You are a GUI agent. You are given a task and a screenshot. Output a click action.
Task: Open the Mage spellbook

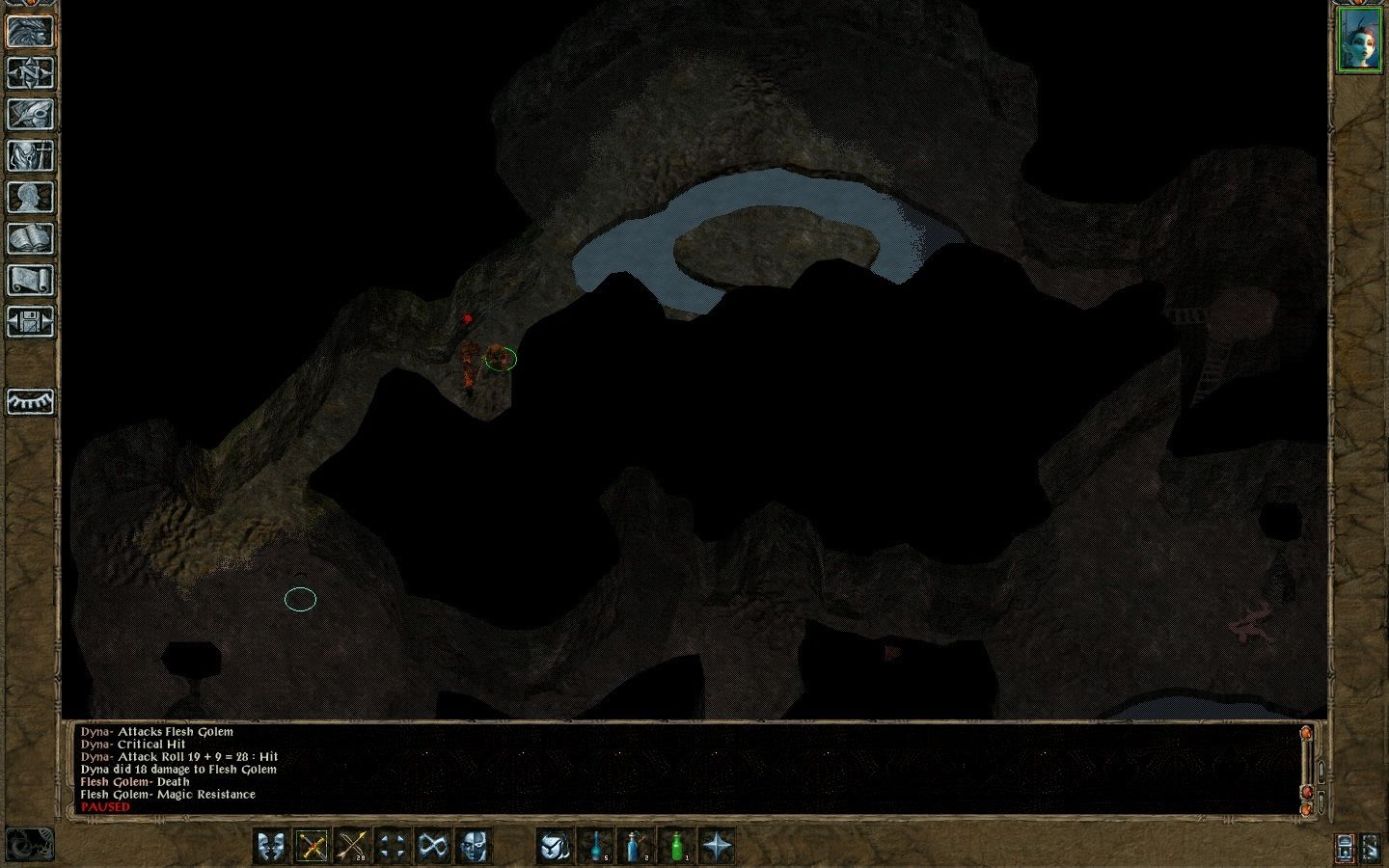coord(32,237)
